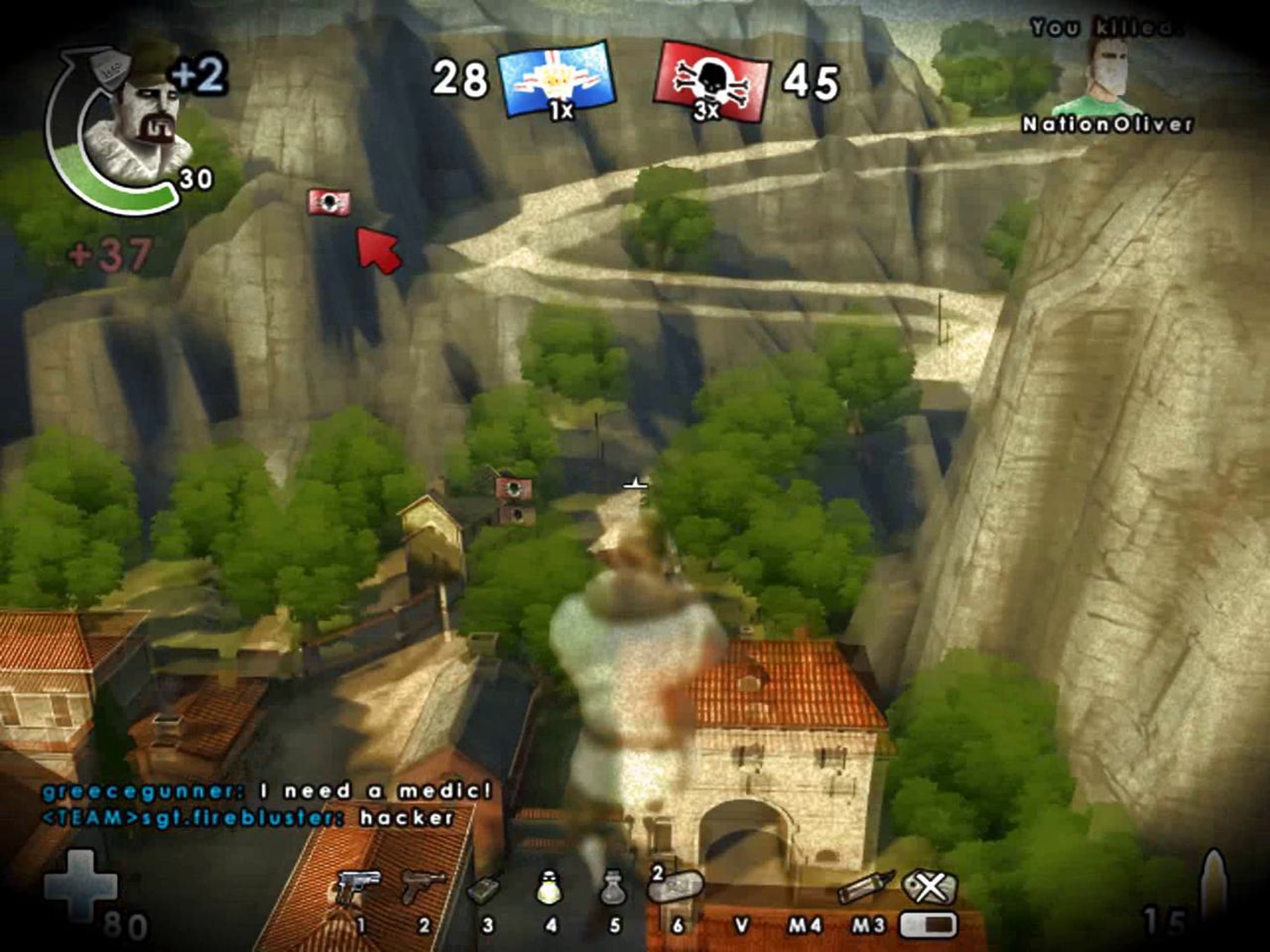Use the potion flask ability
Screen dimensions: 1270x952
tap(613, 889)
